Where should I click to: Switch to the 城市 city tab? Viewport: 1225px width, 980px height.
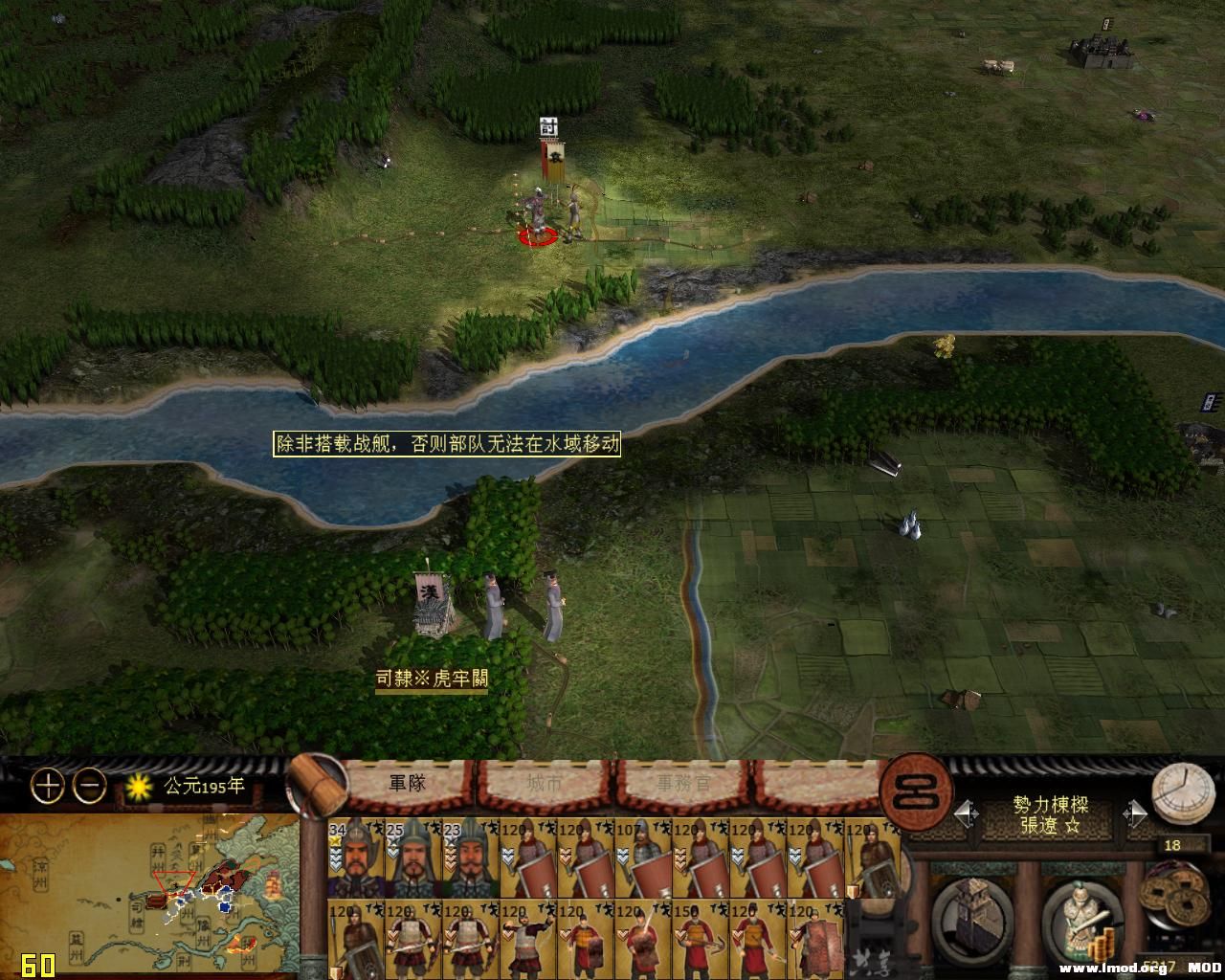[545, 784]
